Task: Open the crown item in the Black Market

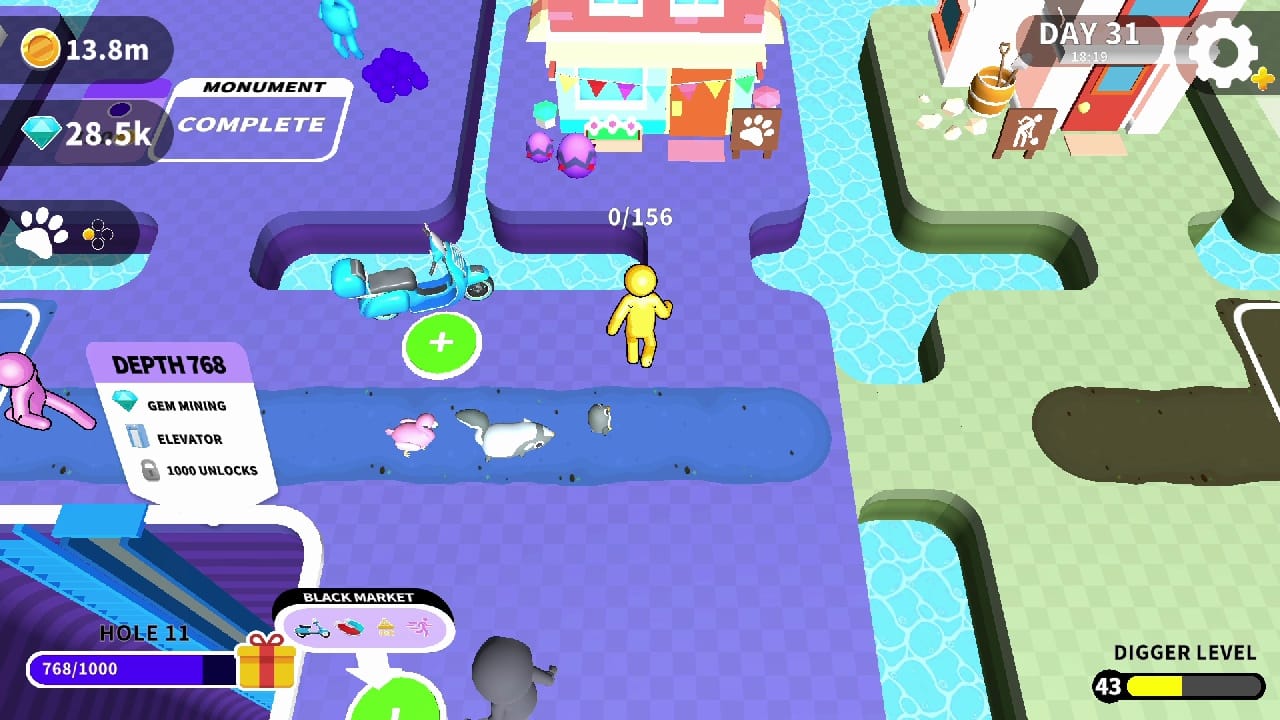Action: coord(385,626)
